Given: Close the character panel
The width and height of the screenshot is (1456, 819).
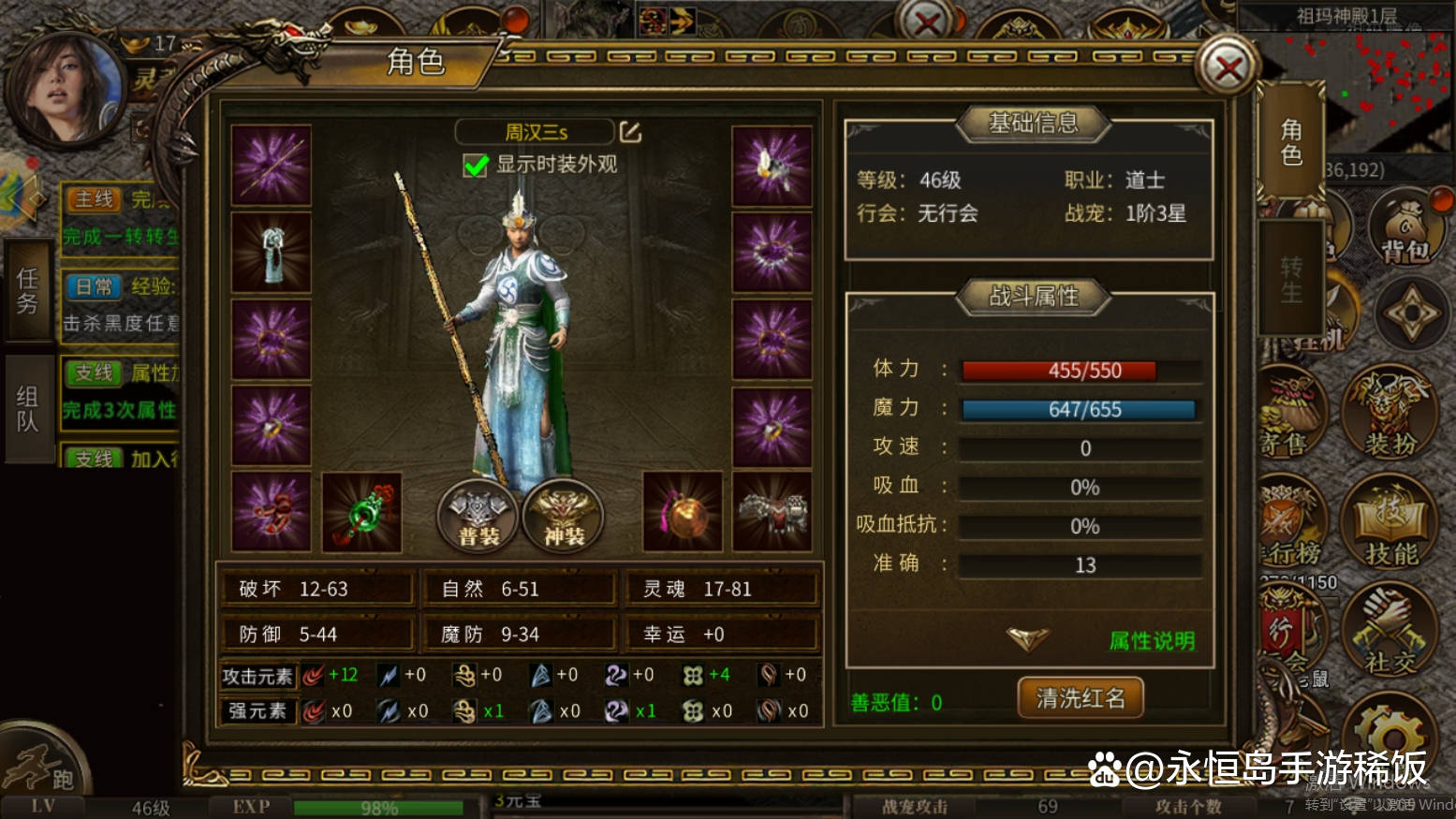Looking at the screenshot, I should (x=1228, y=67).
